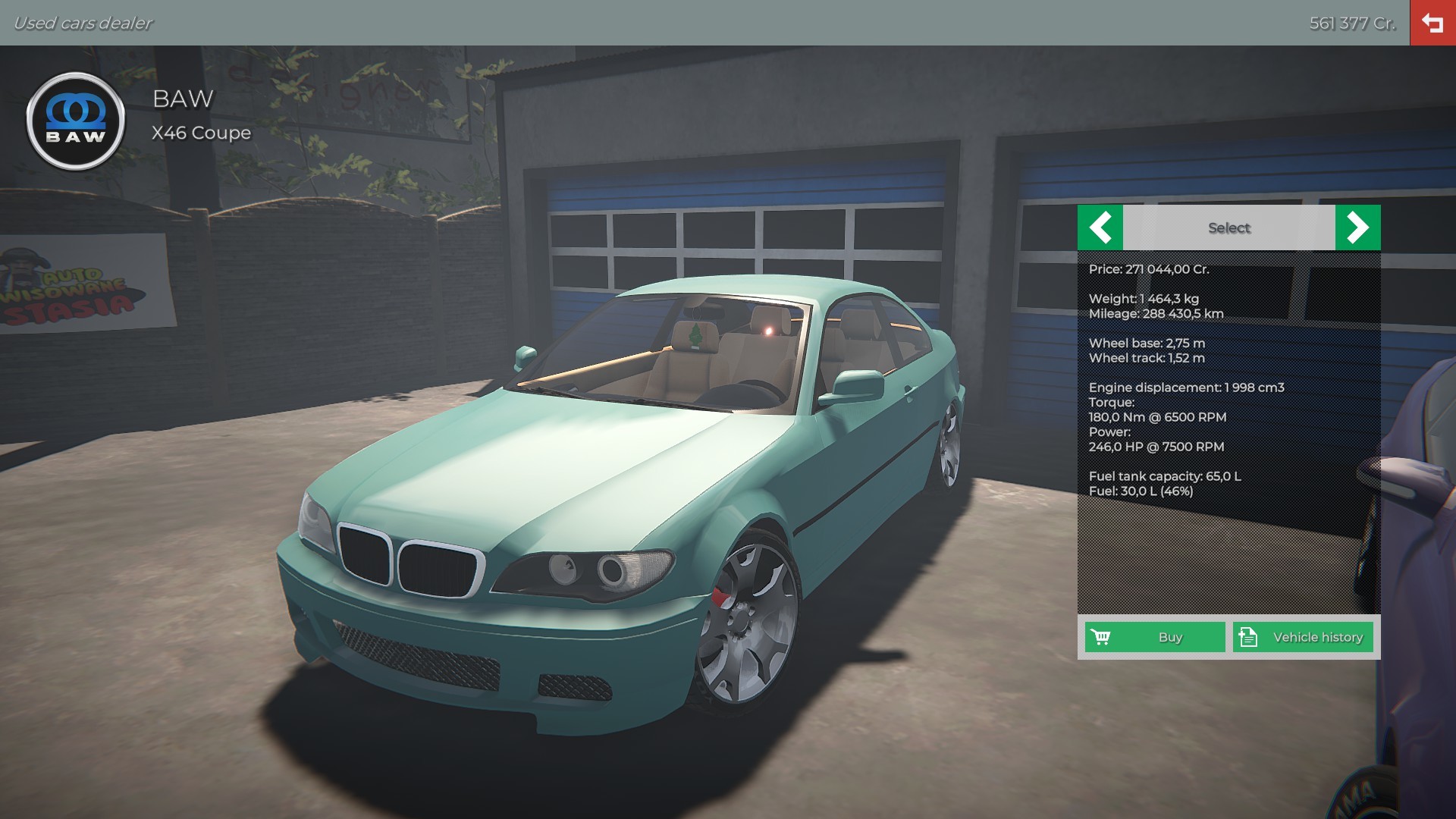Buy the BAW X46 Coupe
This screenshot has height=819, width=1456.
pos(1153,637)
